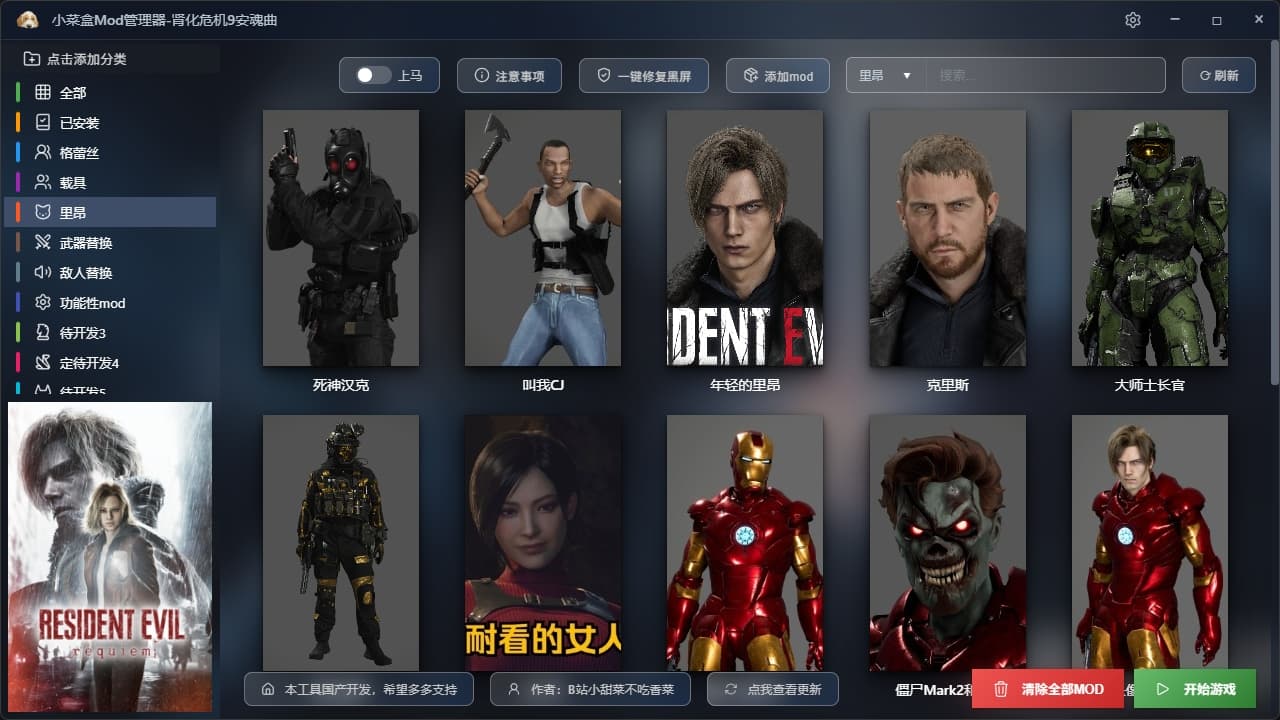This screenshot has height=720, width=1280.
Task: Show the 已安装 installed mods
Action: point(79,123)
